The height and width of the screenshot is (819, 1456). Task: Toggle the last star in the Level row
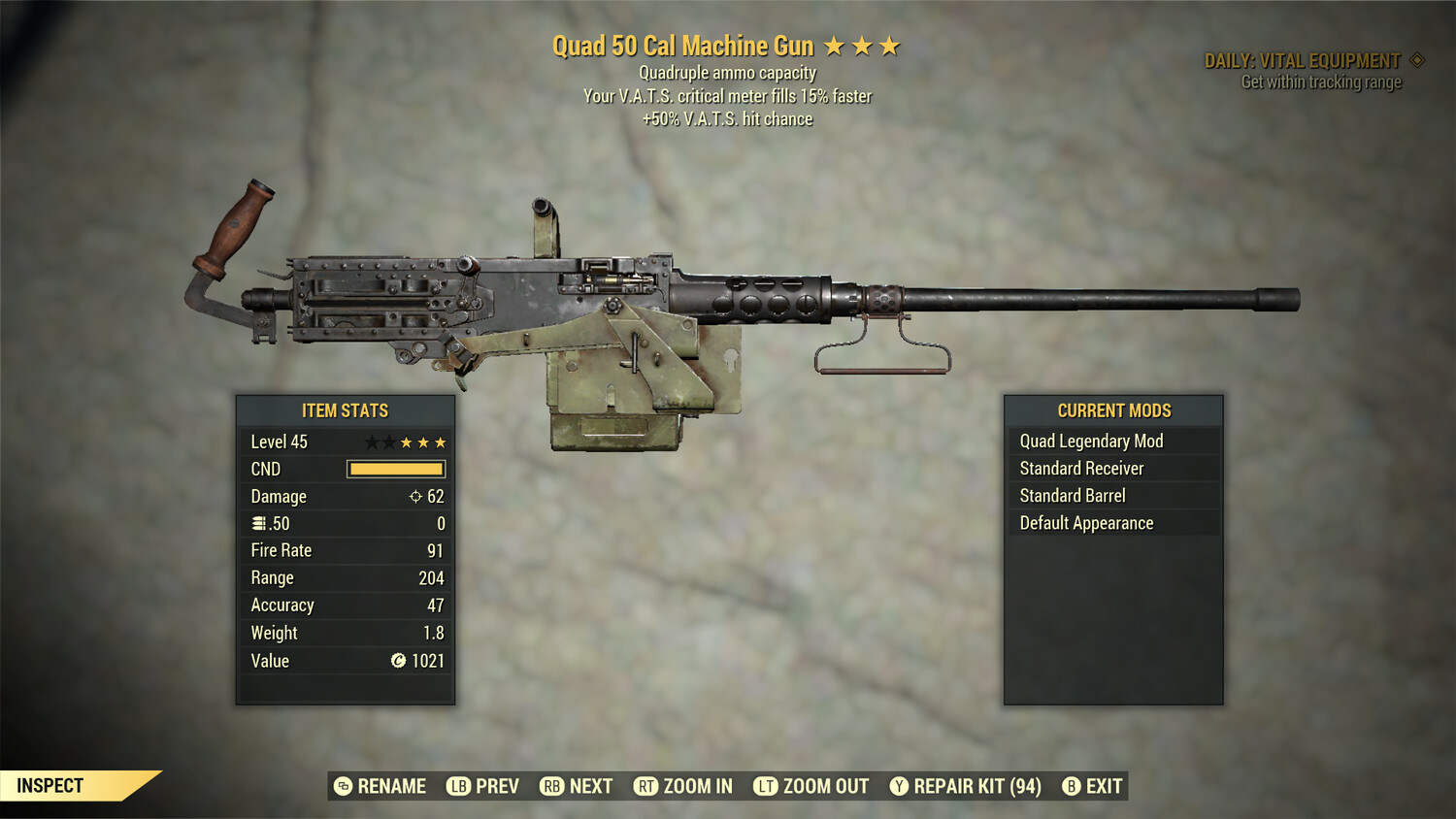pos(443,442)
